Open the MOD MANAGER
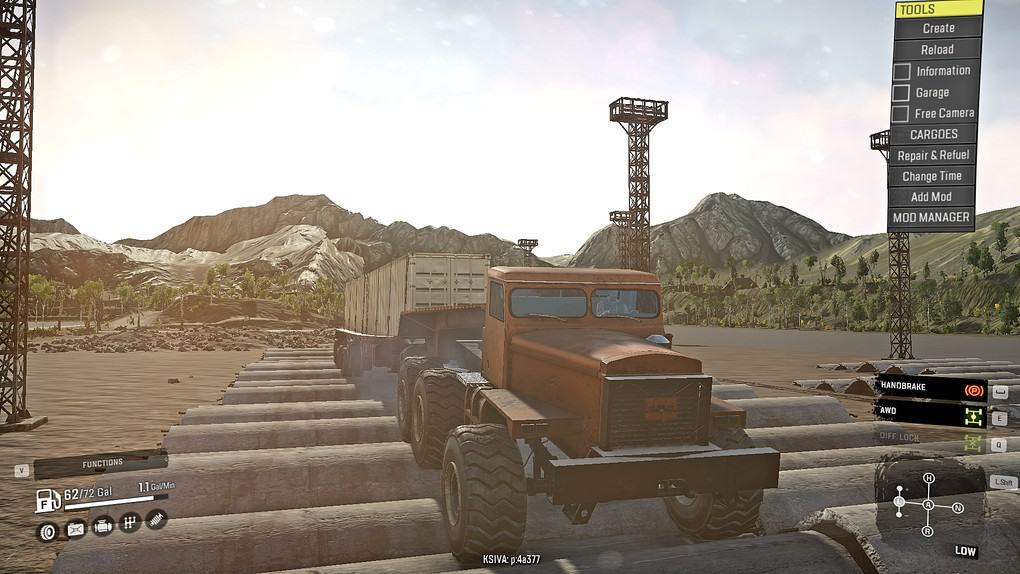Viewport: 1020px width, 574px height. click(x=930, y=217)
